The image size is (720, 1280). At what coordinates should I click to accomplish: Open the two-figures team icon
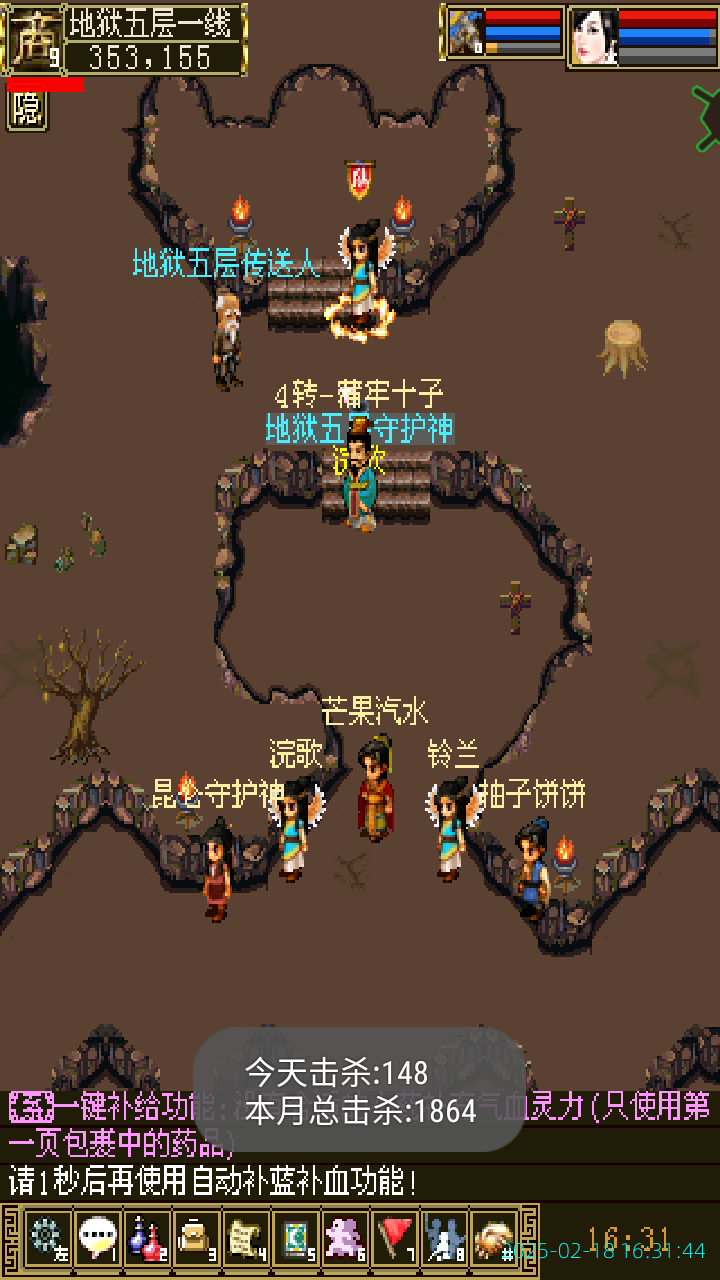tap(444, 1239)
